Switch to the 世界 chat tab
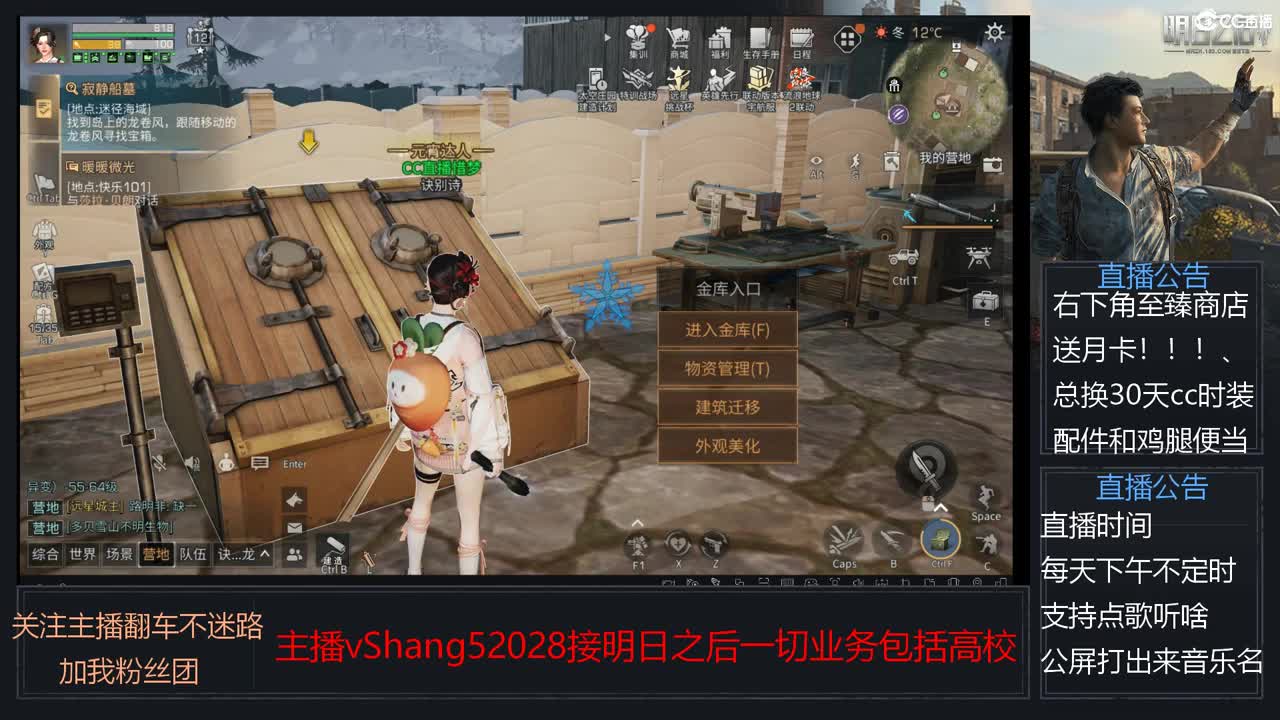Viewport: 1280px width, 720px height. click(85, 553)
